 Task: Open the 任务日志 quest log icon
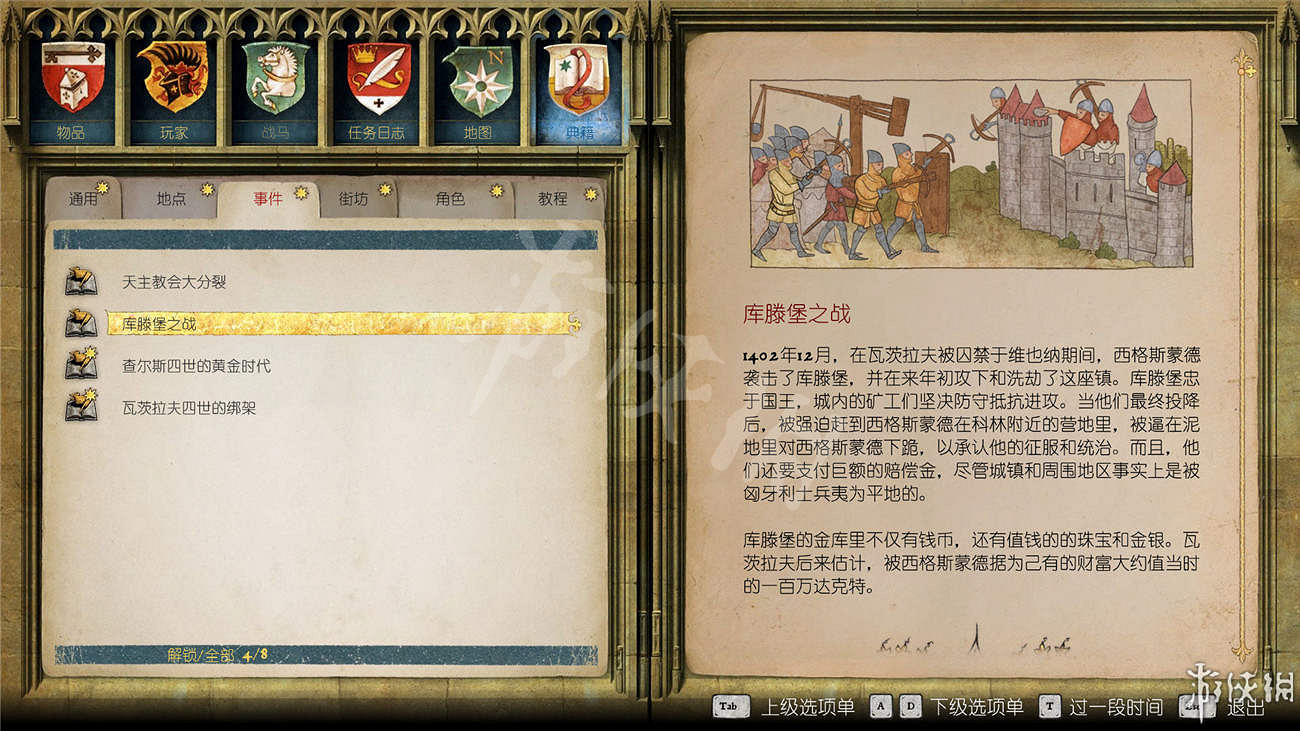[x=378, y=80]
